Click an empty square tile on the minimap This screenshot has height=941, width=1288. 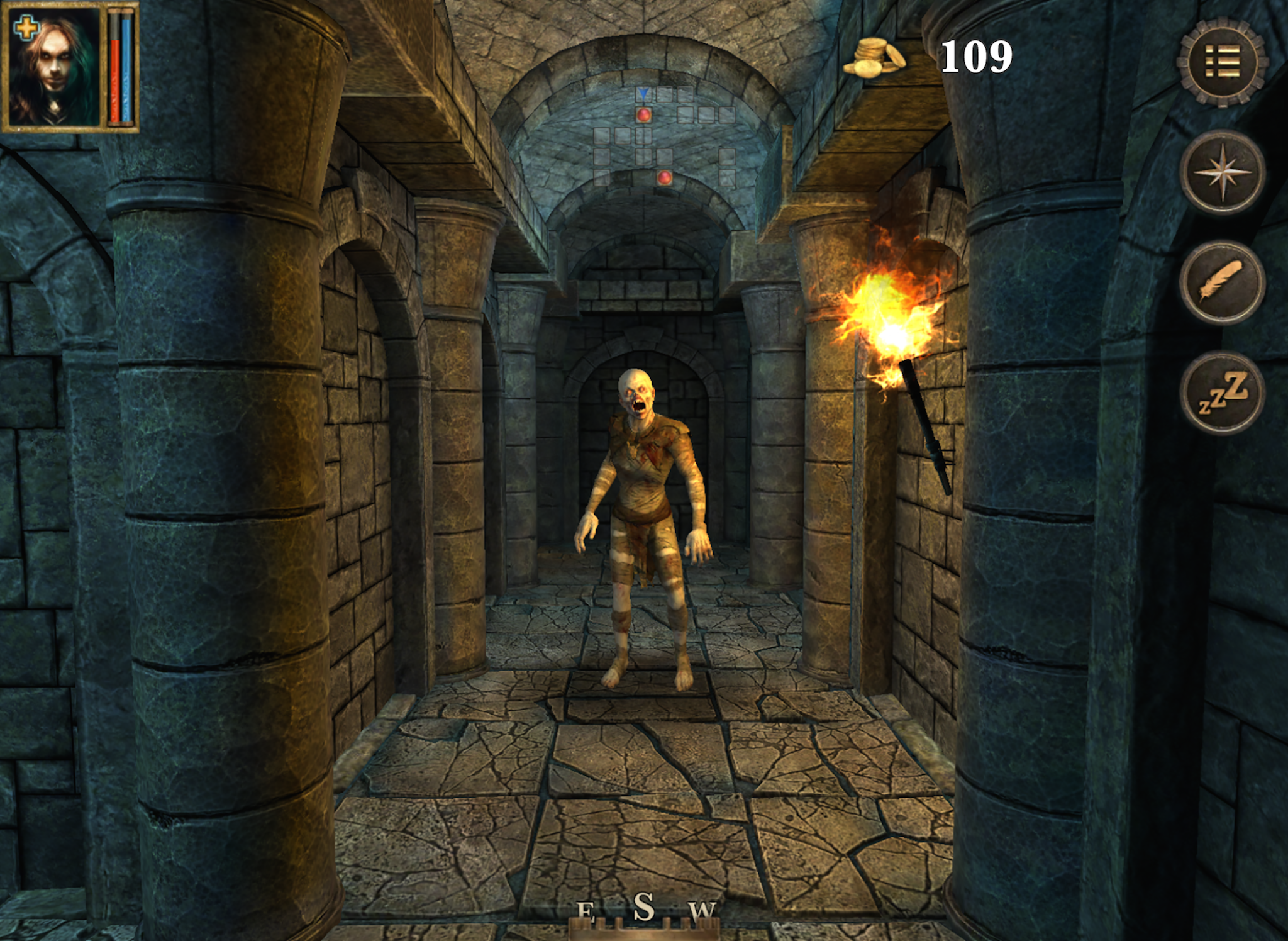[x=663, y=92]
